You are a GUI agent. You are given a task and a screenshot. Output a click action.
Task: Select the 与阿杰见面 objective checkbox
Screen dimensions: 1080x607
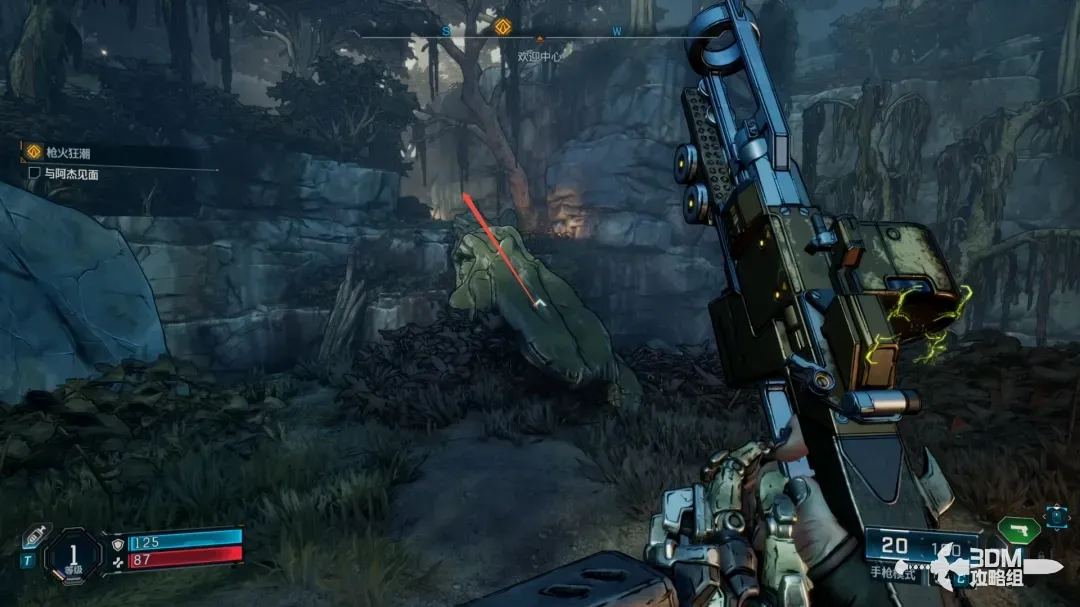(x=34, y=173)
